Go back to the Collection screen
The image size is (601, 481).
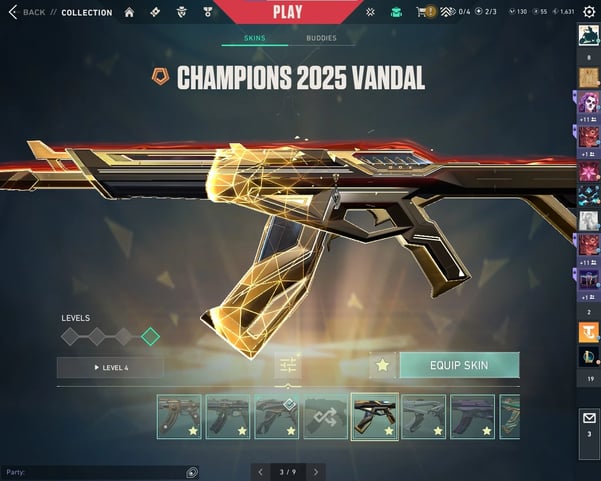tap(28, 12)
